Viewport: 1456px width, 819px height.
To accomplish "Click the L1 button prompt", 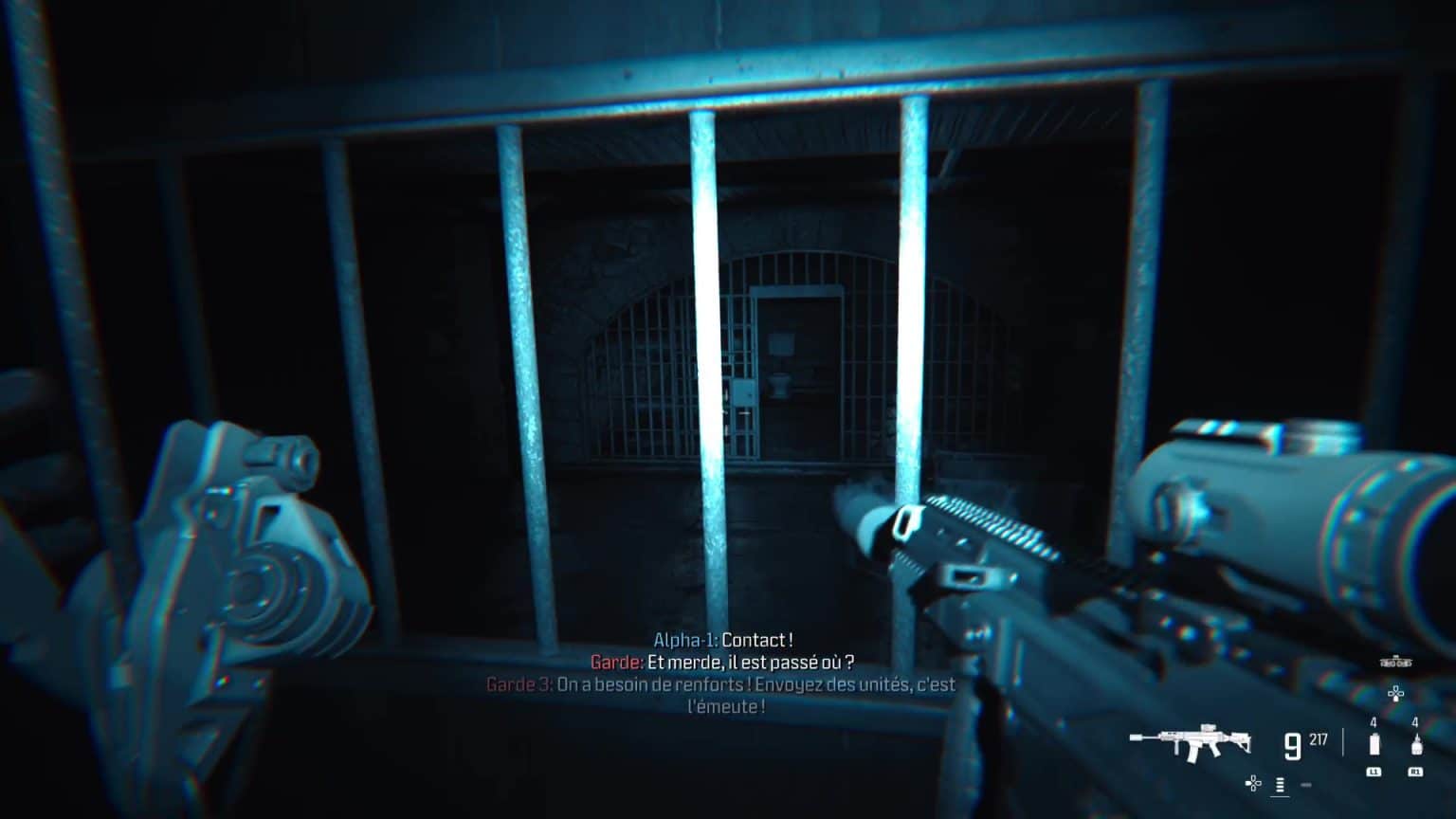I will click(1374, 772).
